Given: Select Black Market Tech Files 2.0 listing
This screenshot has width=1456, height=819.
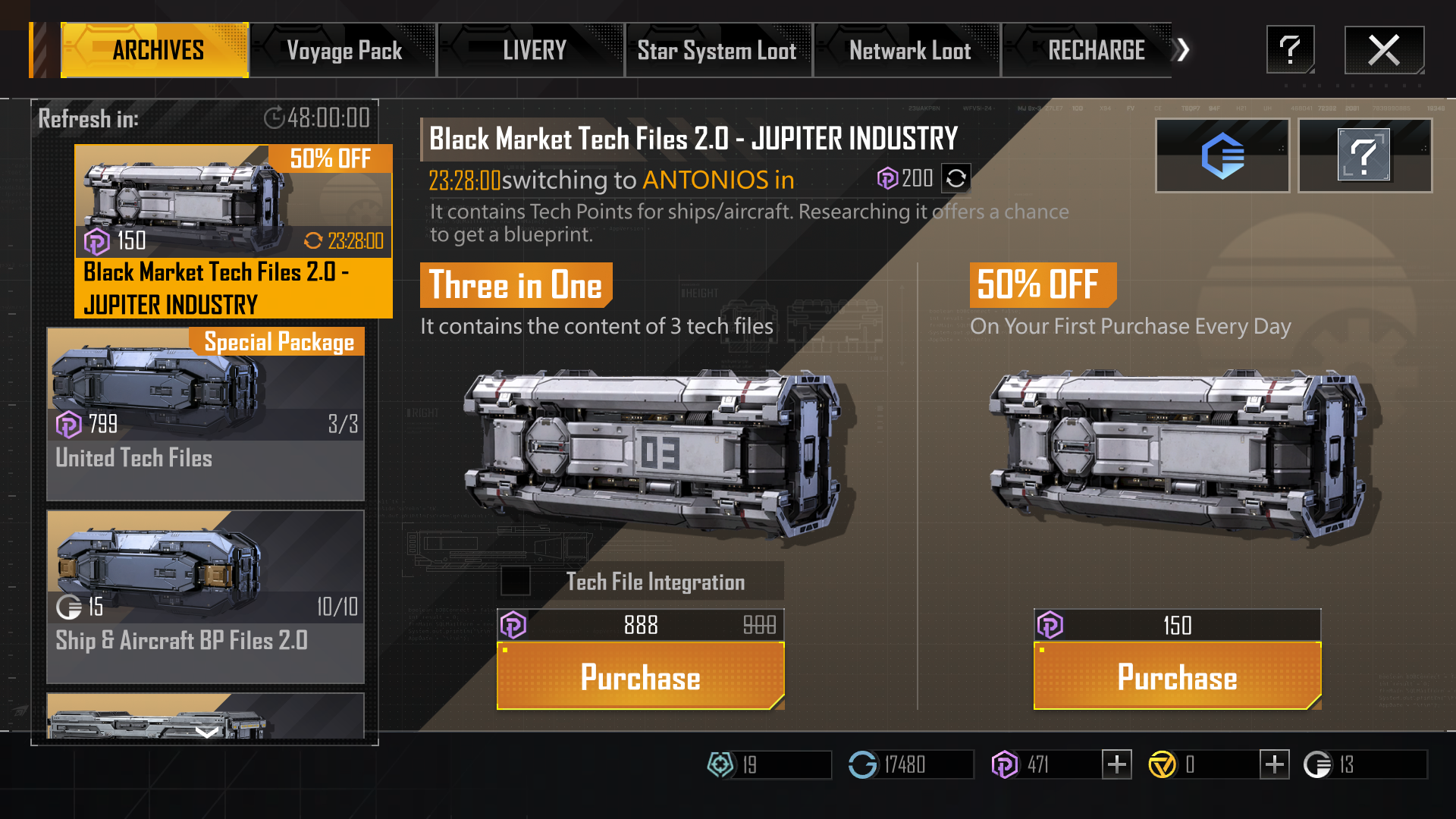Looking at the screenshot, I should click(233, 231).
